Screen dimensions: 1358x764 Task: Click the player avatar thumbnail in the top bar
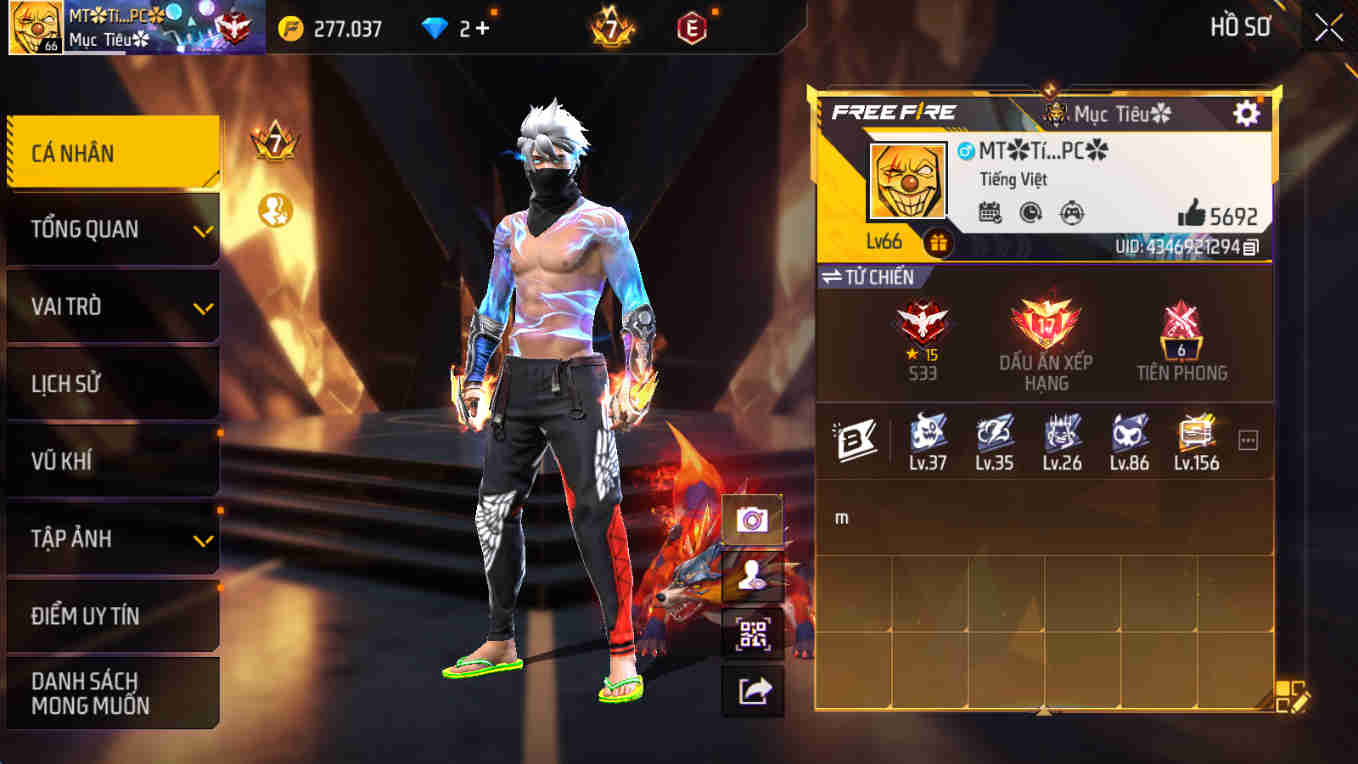[x=33, y=27]
